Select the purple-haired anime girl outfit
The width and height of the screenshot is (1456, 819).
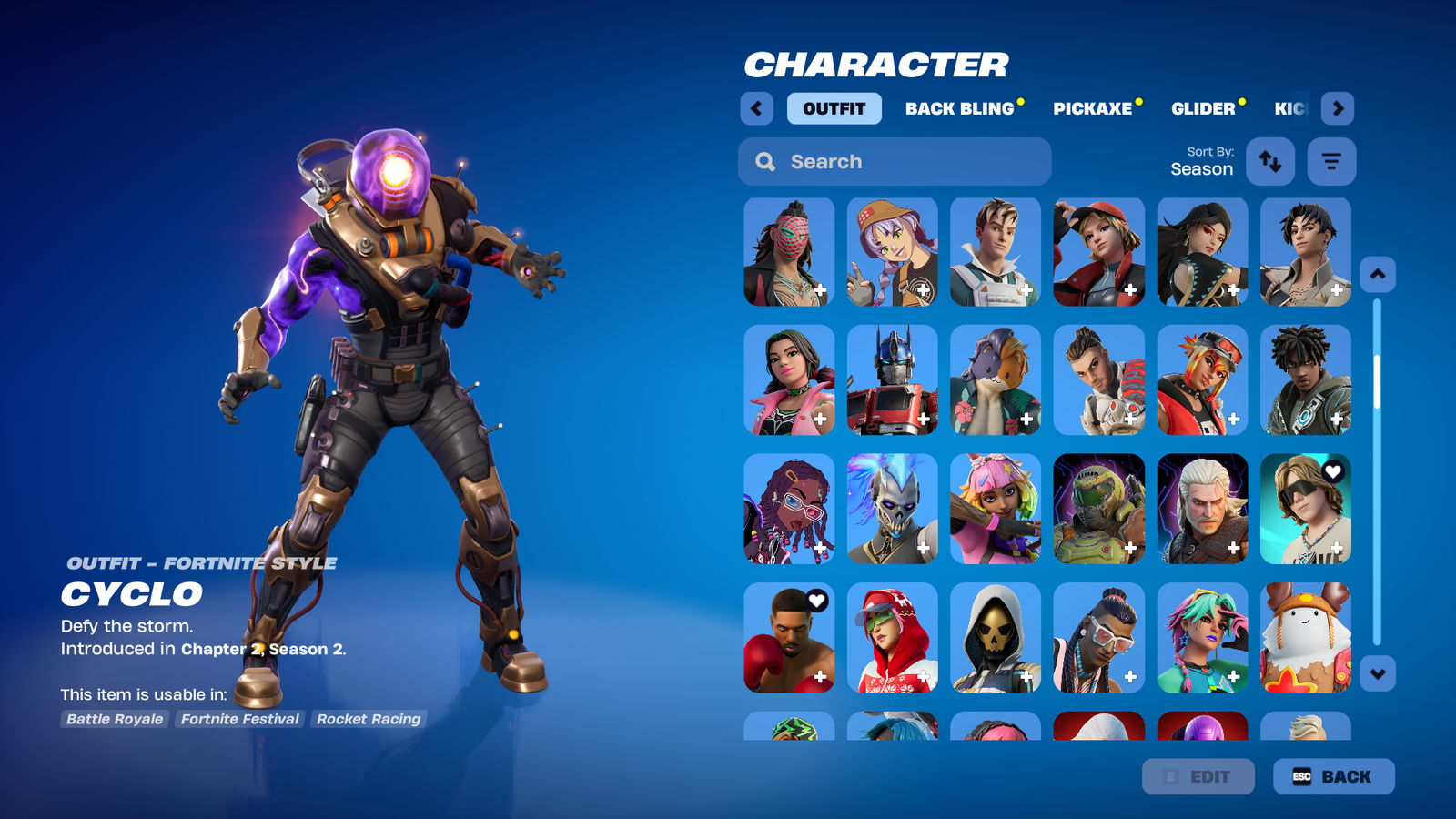coord(892,252)
